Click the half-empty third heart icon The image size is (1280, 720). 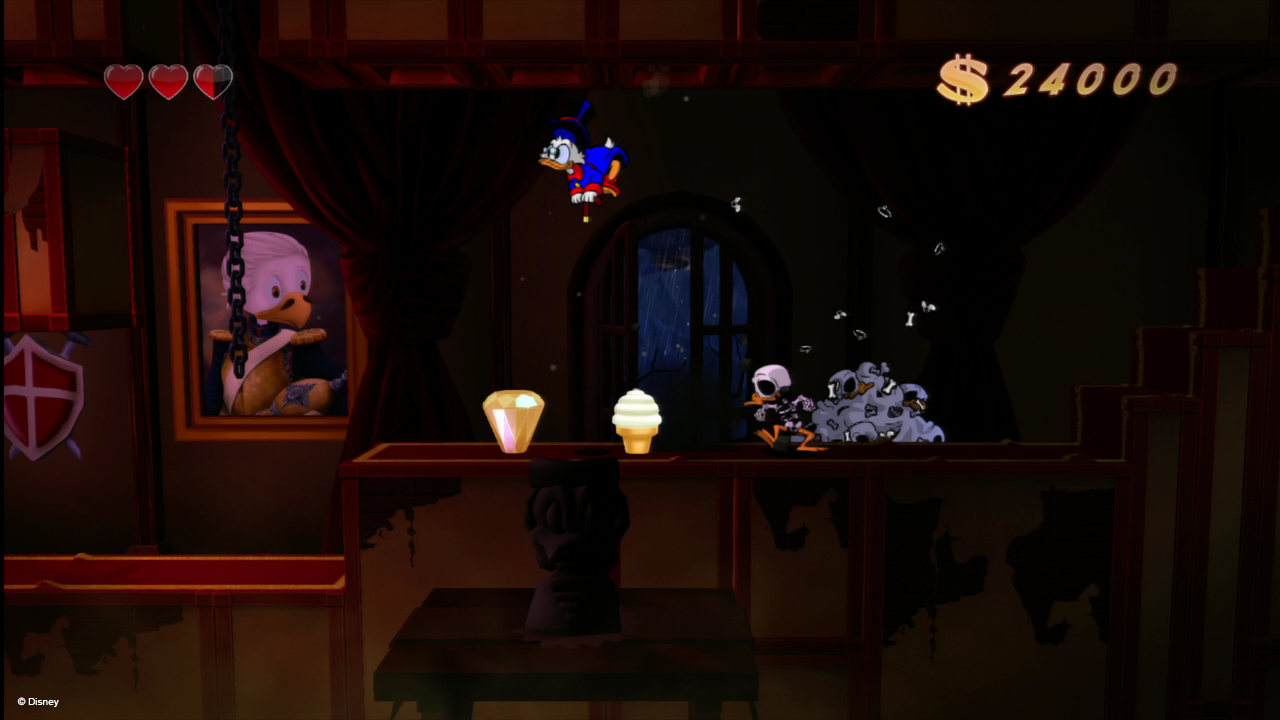click(x=213, y=79)
